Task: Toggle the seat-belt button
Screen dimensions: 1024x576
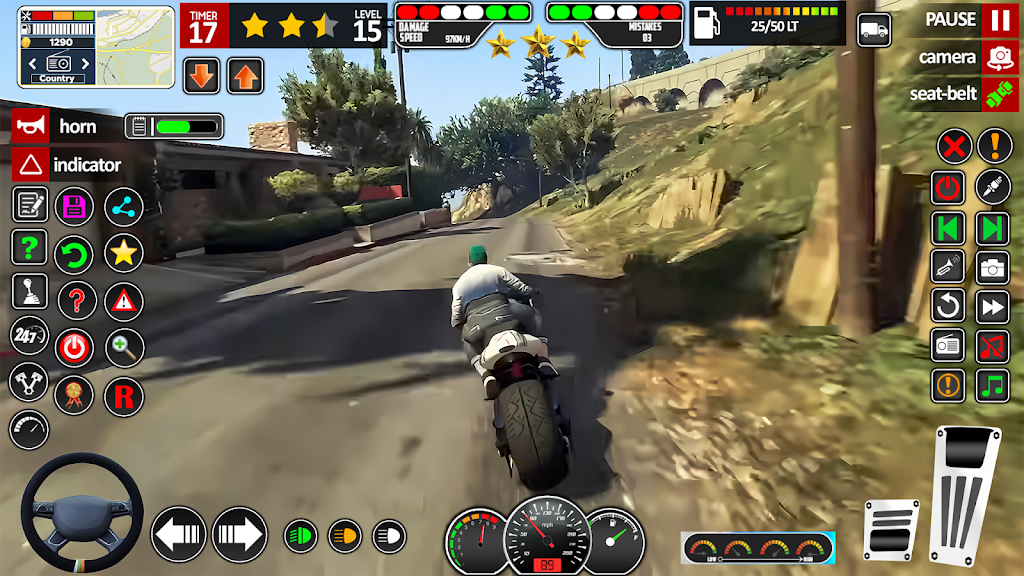Action: tap(998, 95)
